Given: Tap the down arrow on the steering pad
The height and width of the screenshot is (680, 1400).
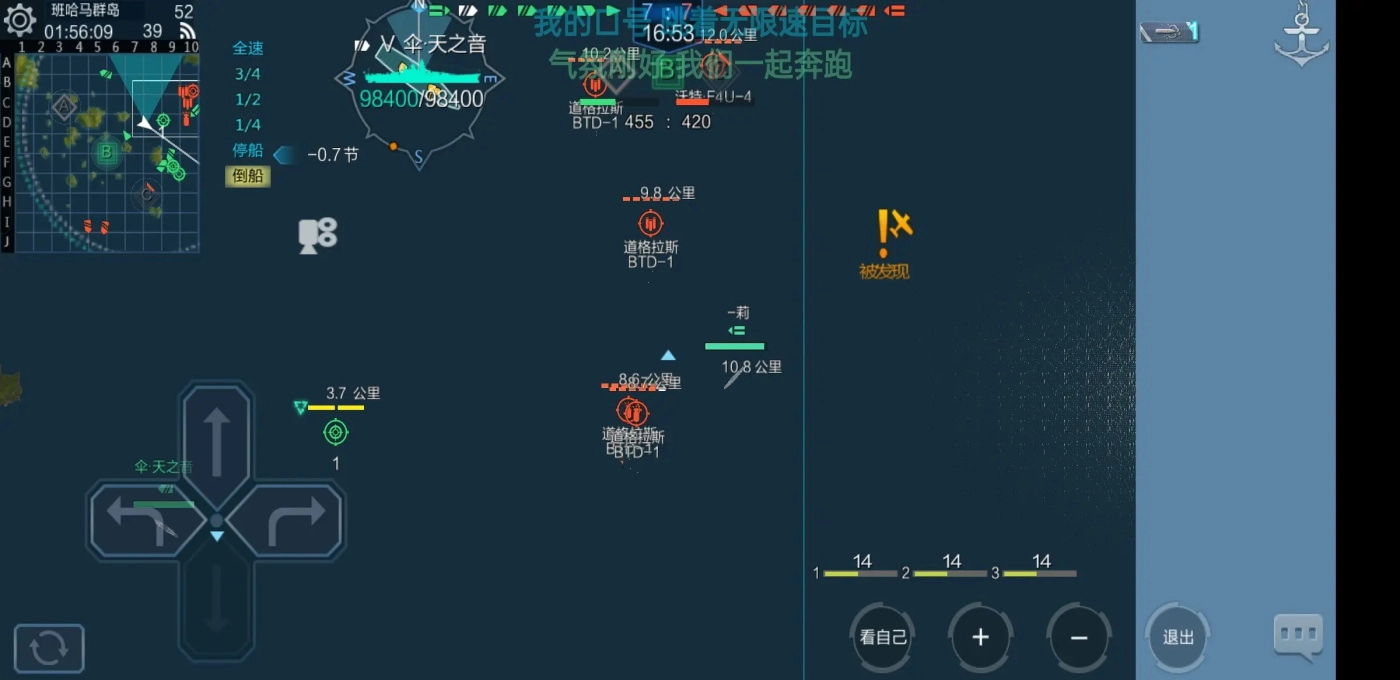Looking at the screenshot, I should [216, 598].
